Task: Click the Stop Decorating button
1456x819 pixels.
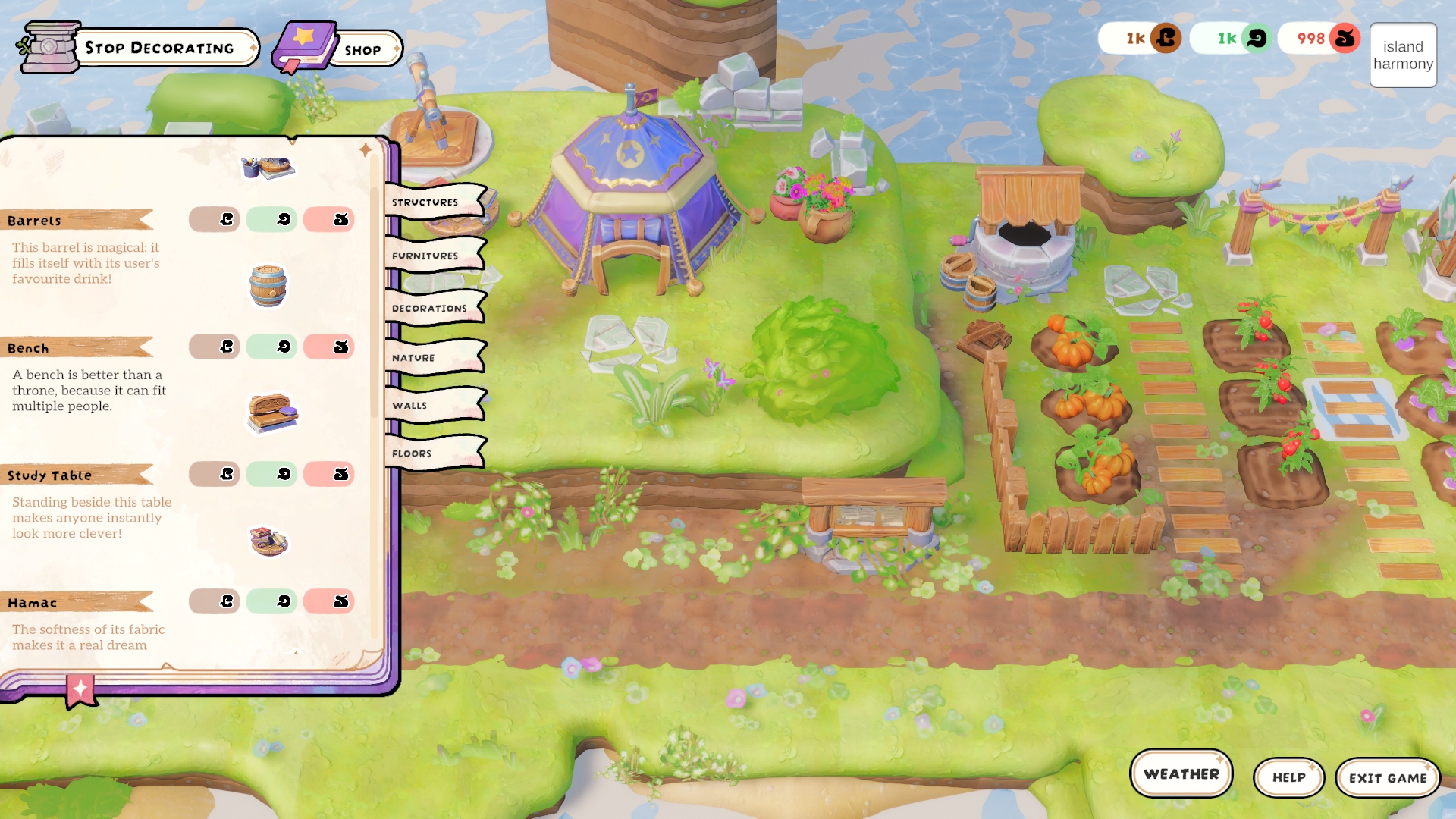Action: (x=159, y=48)
